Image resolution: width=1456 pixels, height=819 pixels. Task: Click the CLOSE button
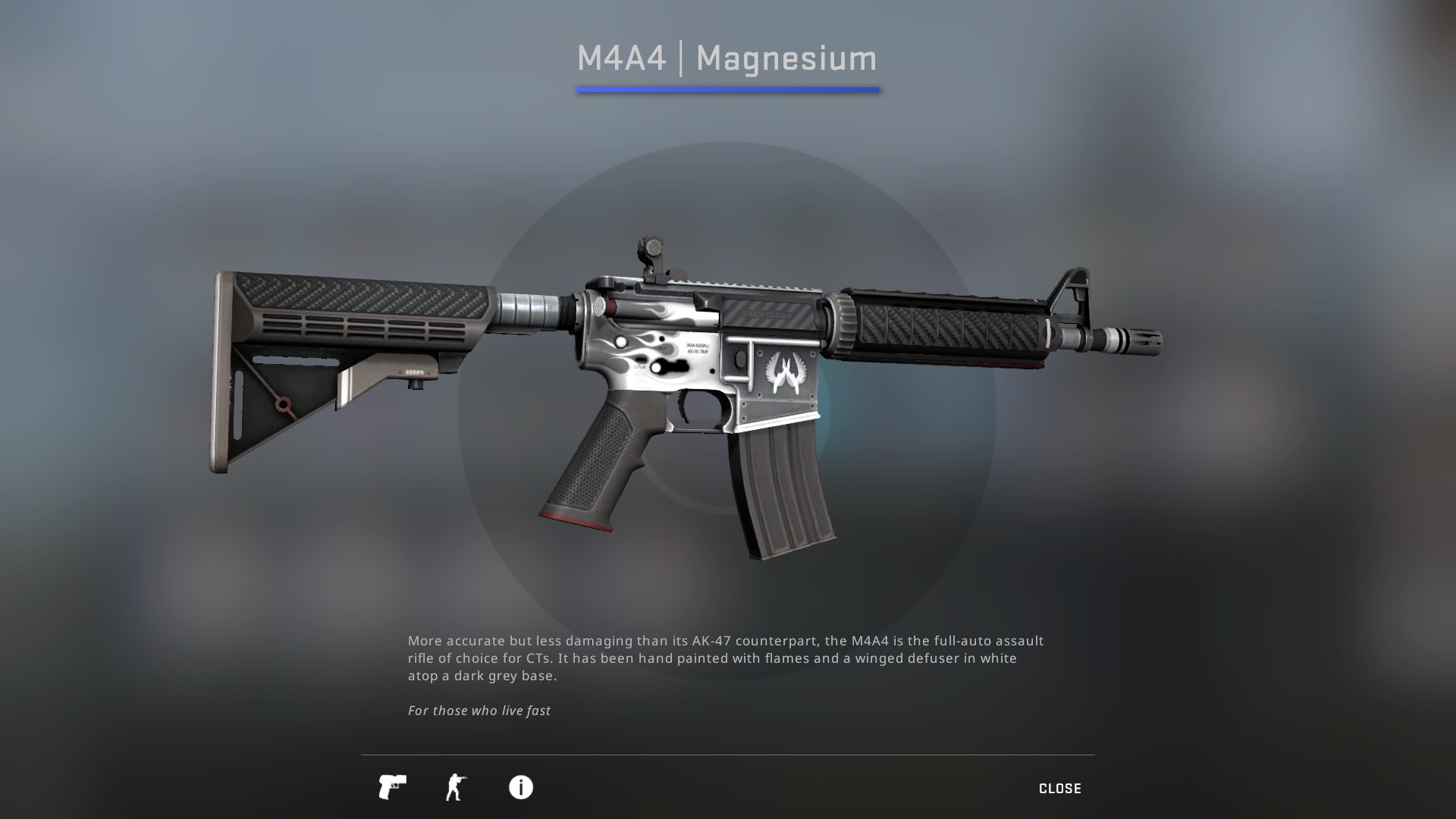coord(1060,788)
